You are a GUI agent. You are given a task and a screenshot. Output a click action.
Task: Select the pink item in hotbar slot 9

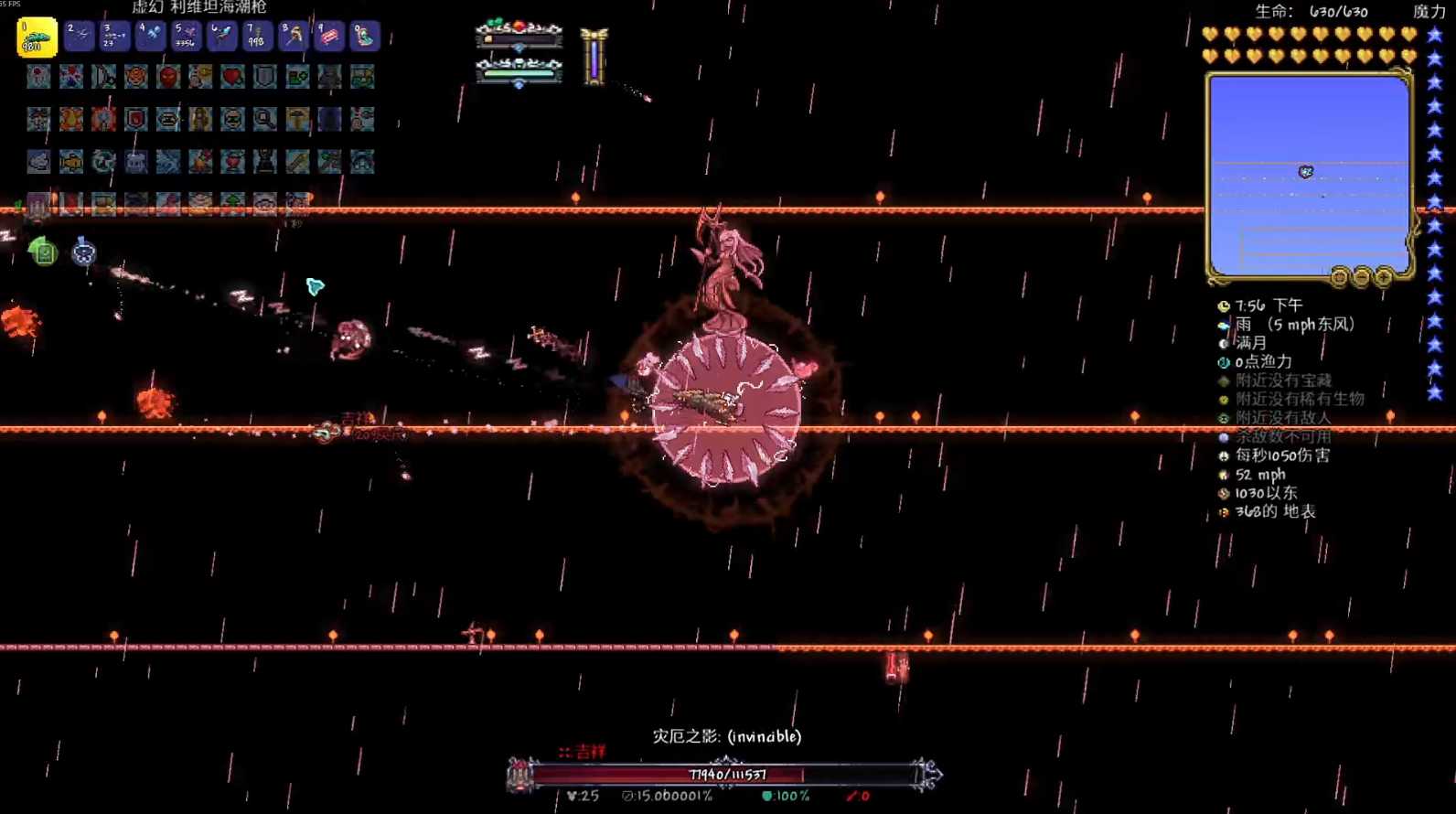tap(328, 36)
